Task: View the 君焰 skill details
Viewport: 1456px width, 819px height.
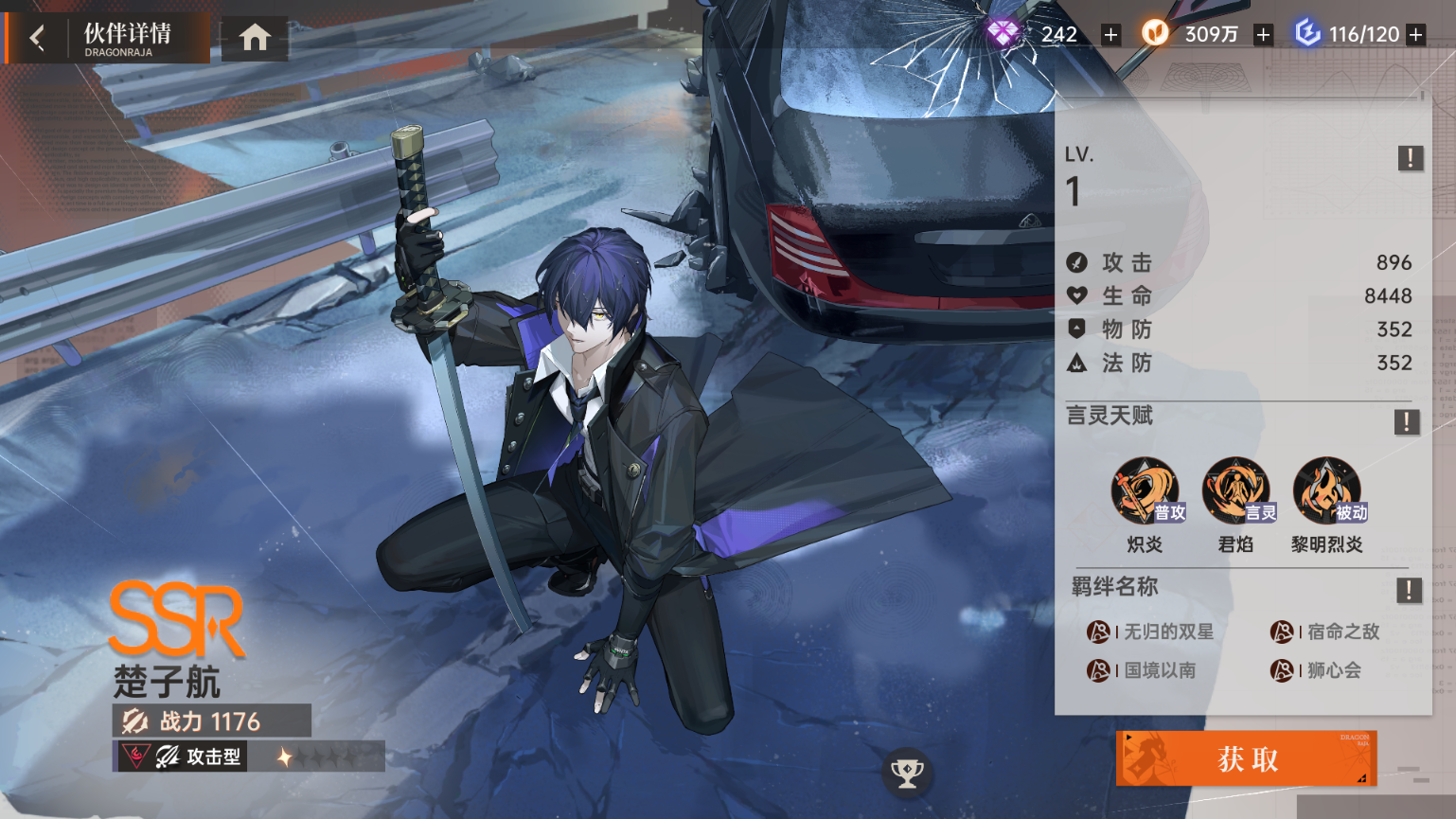Action: tap(1236, 492)
